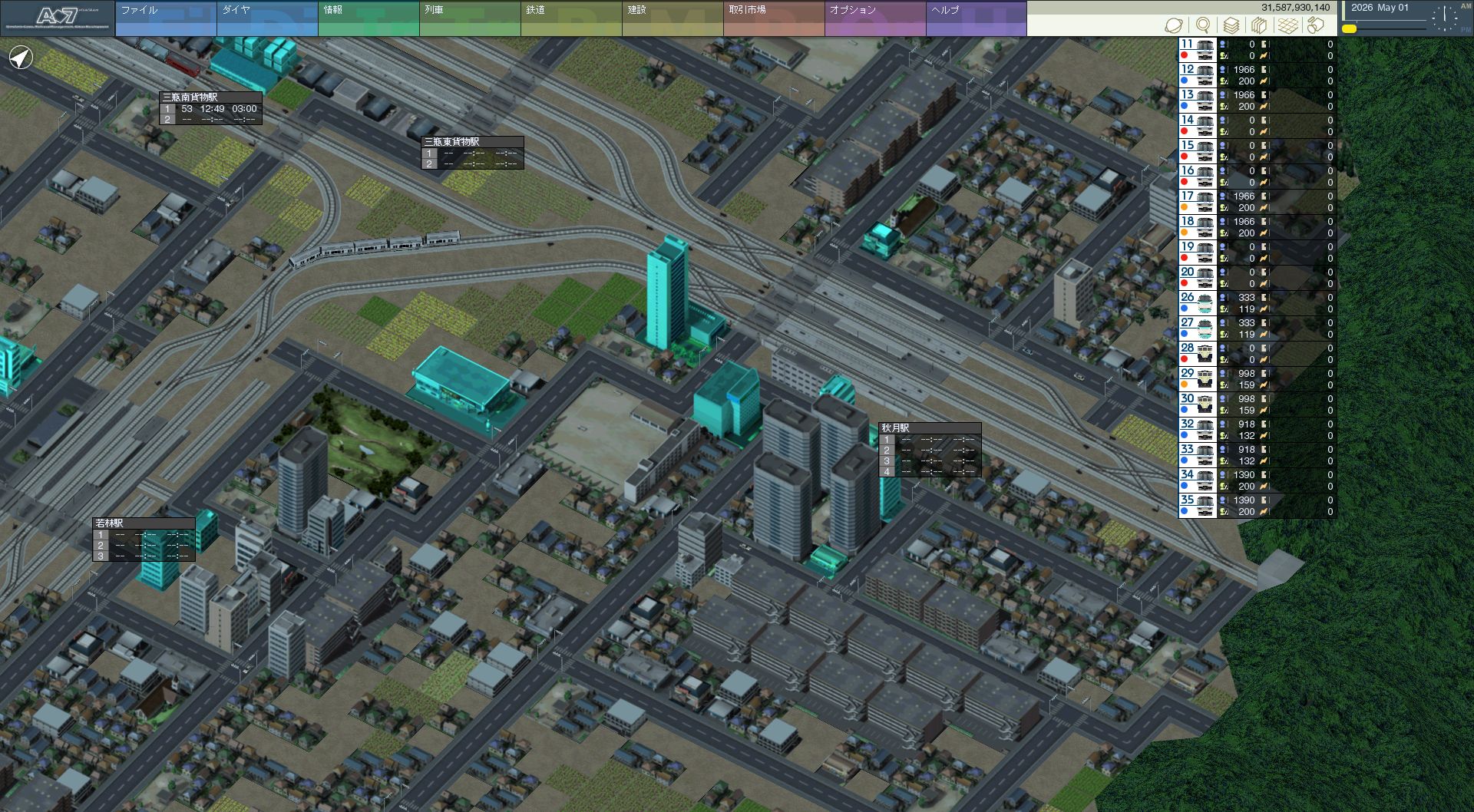
Task: Click the camera view icon
Action: 1316,26
